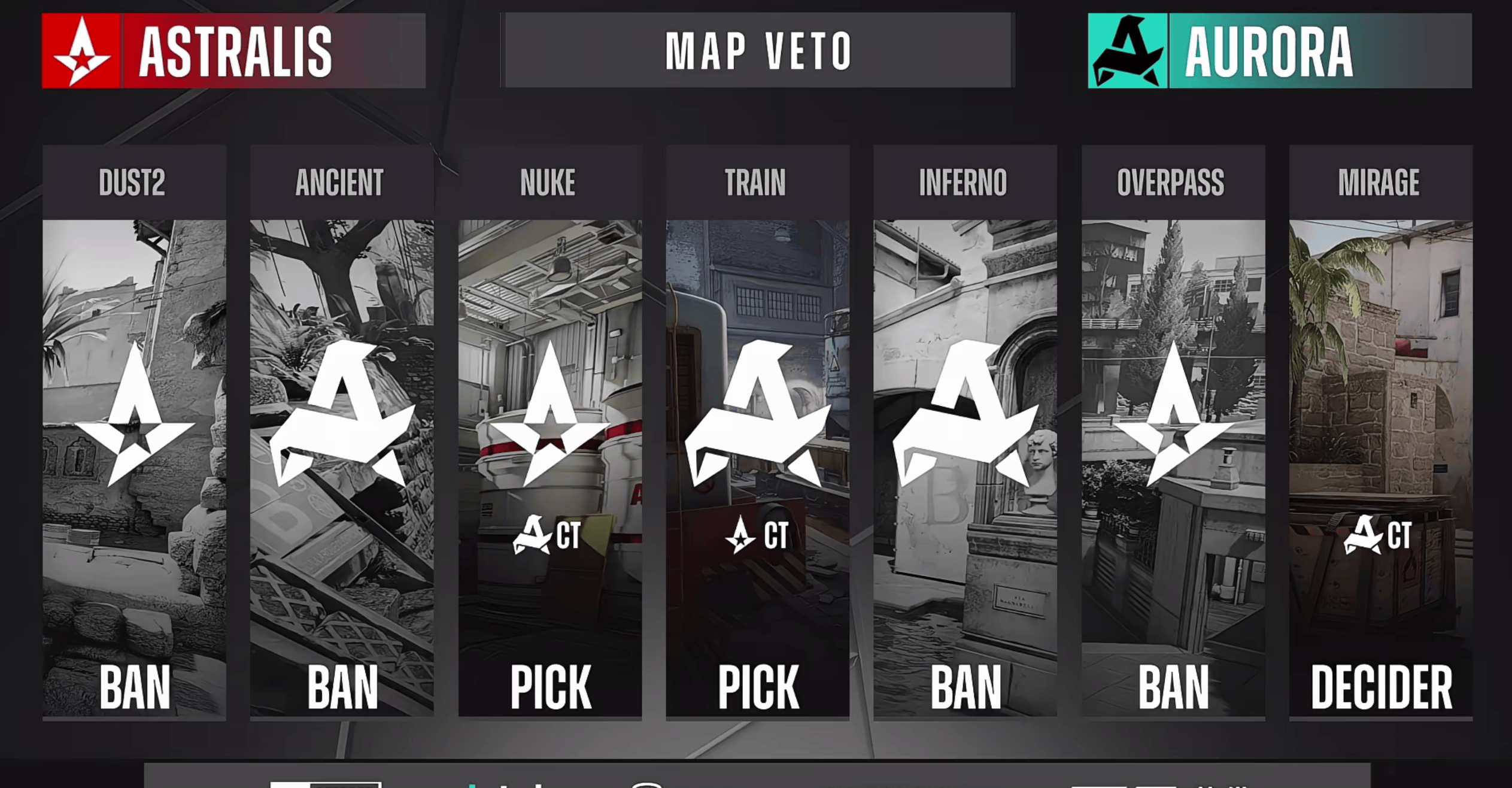This screenshot has width=1512, height=788.
Task: Click the Astralis team banner
Action: 233,51
